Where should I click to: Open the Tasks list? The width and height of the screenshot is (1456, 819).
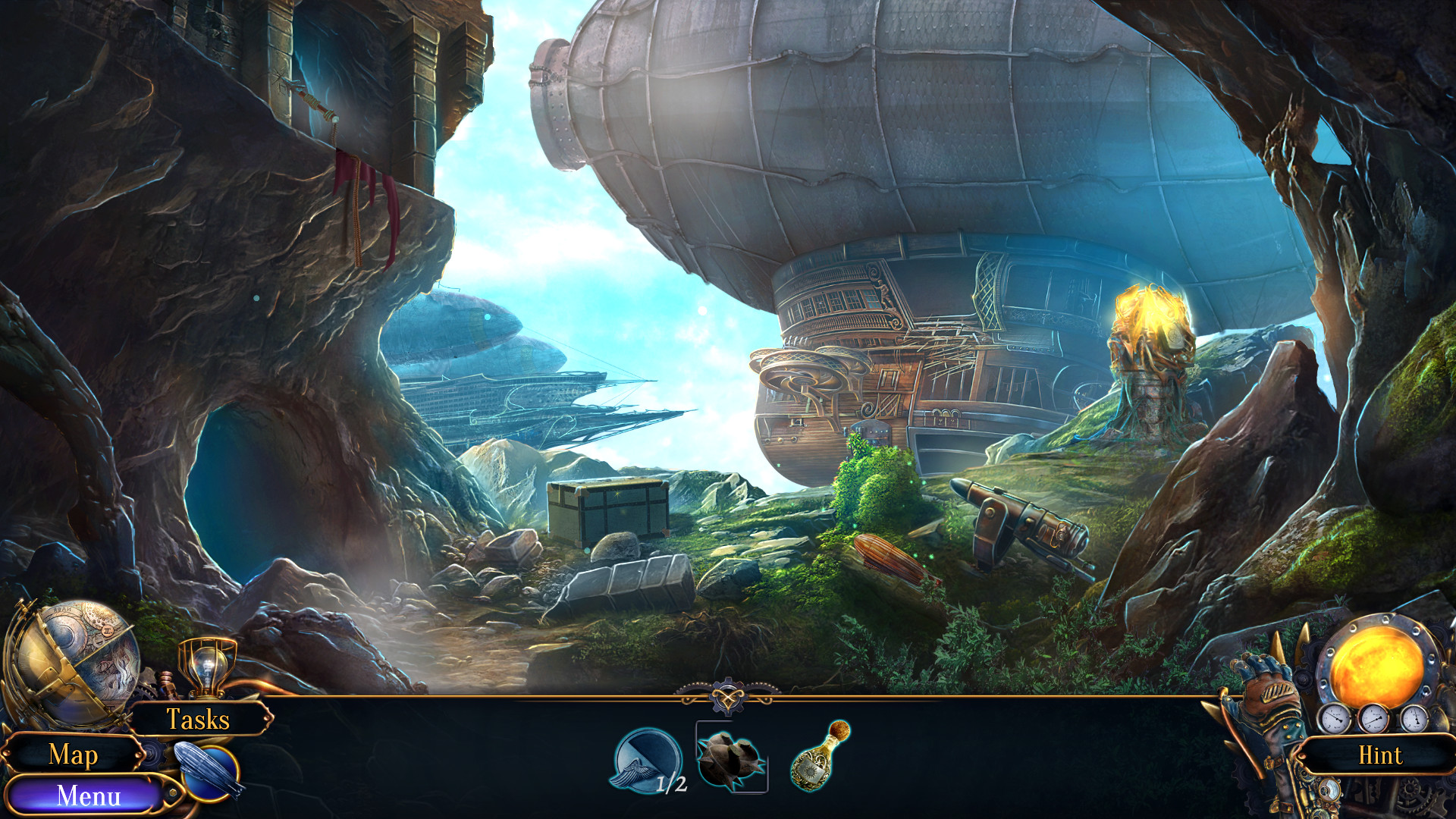199,720
